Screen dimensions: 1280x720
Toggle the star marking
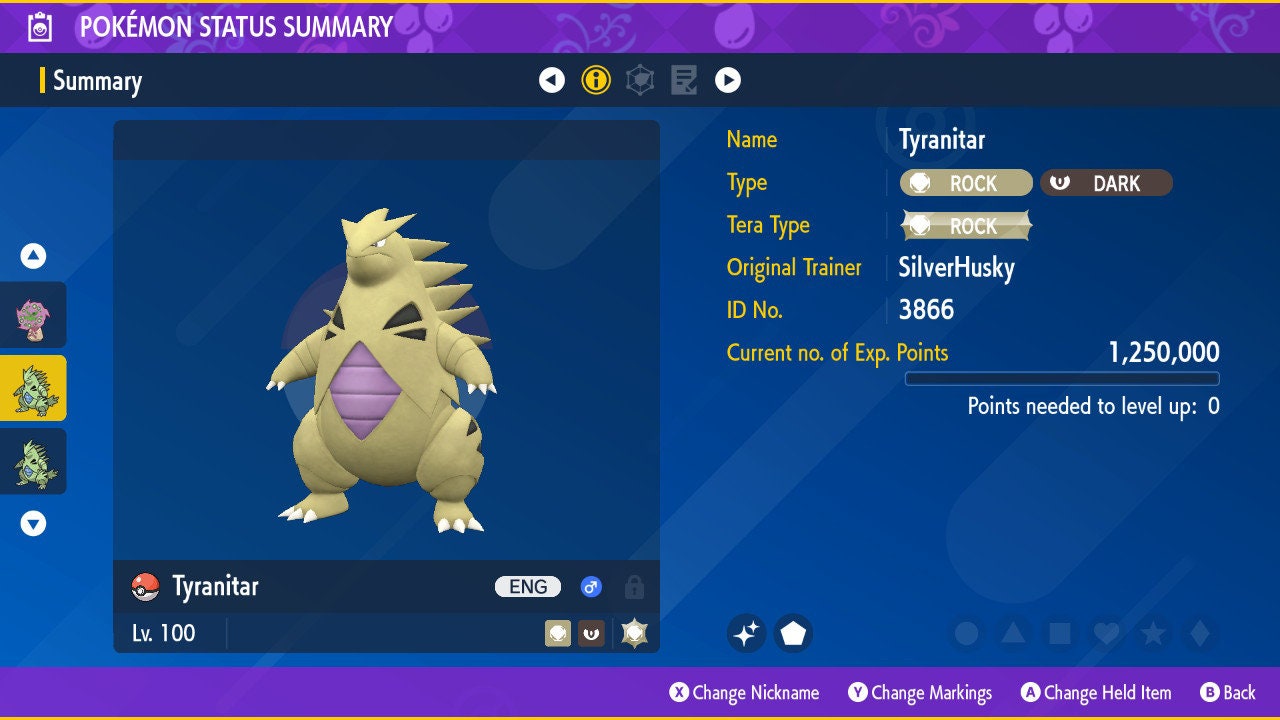point(1152,633)
